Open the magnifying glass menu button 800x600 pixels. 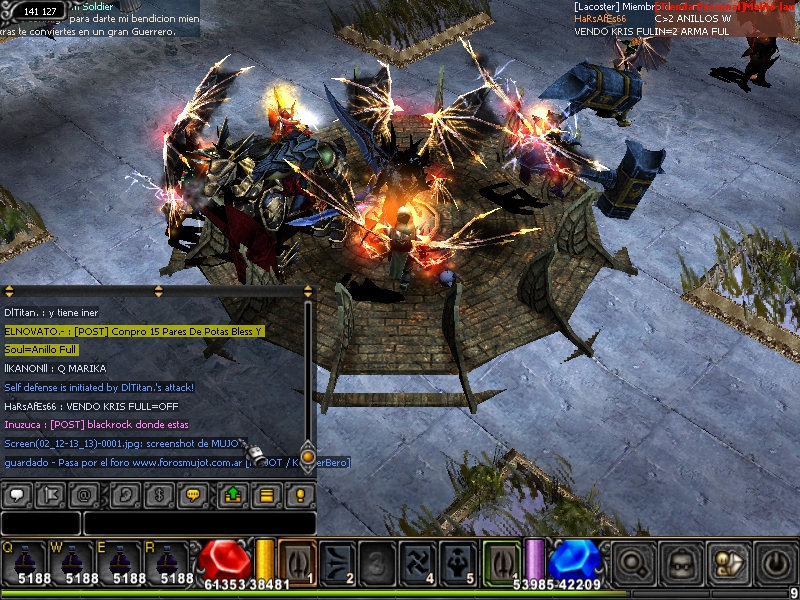(633, 562)
